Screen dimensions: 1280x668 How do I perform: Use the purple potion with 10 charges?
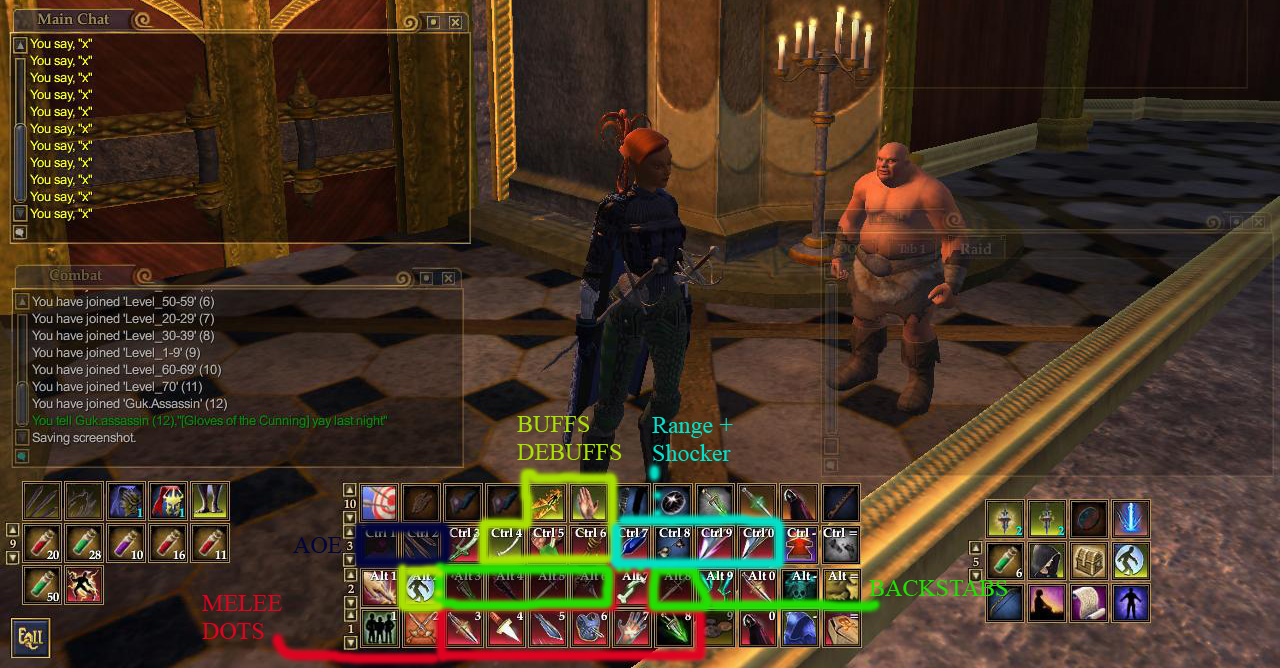click(128, 543)
